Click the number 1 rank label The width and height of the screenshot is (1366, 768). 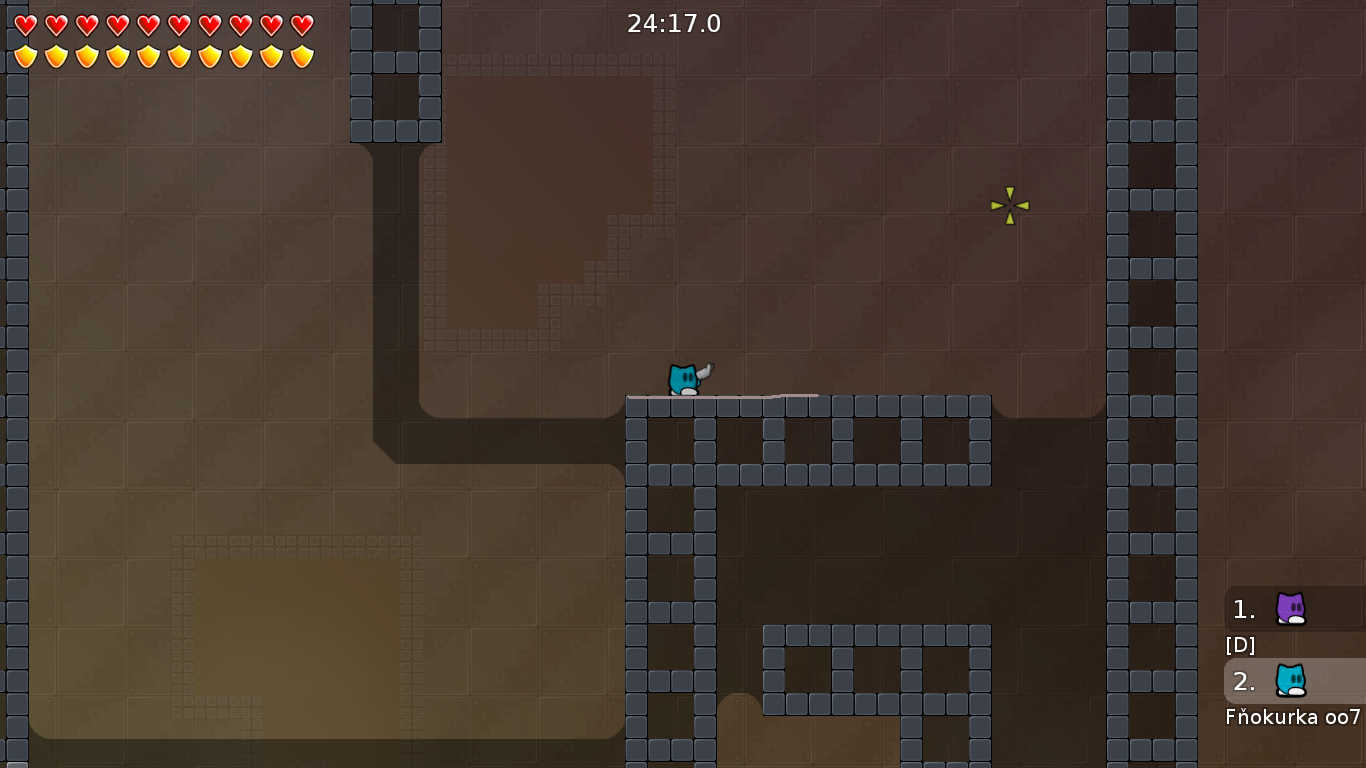tap(1243, 609)
